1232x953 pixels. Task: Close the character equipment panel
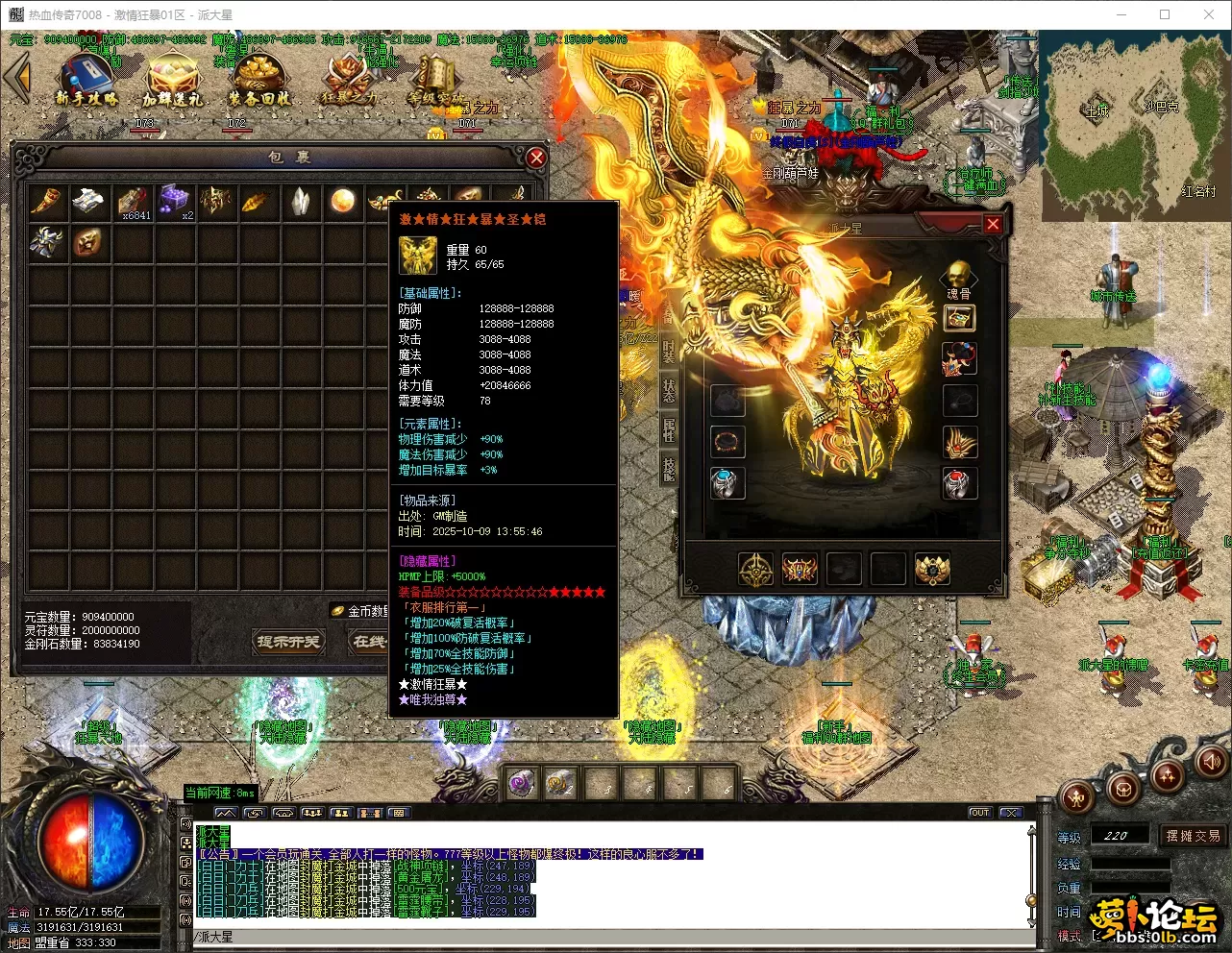[993, 225]
